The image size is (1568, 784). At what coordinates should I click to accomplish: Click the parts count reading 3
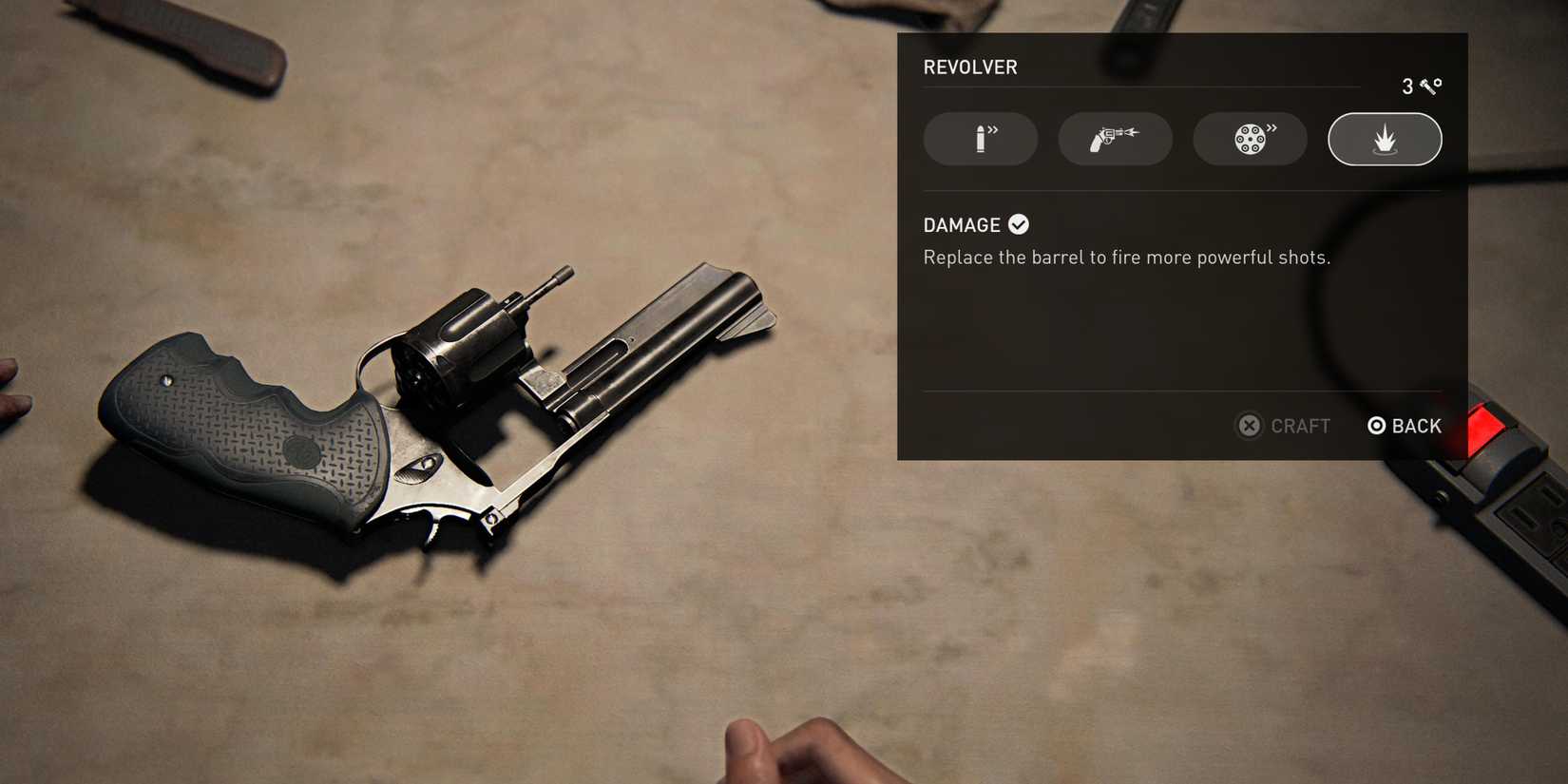pyautogui.click(x=1406, y=86)
